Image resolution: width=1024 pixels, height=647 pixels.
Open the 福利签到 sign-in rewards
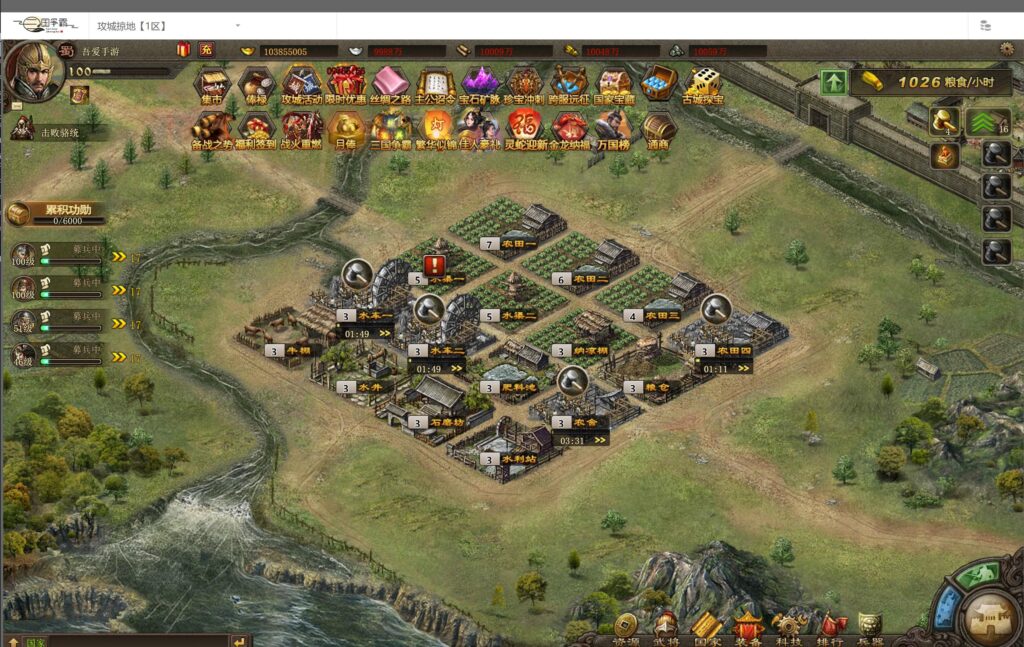pos(255,127)
